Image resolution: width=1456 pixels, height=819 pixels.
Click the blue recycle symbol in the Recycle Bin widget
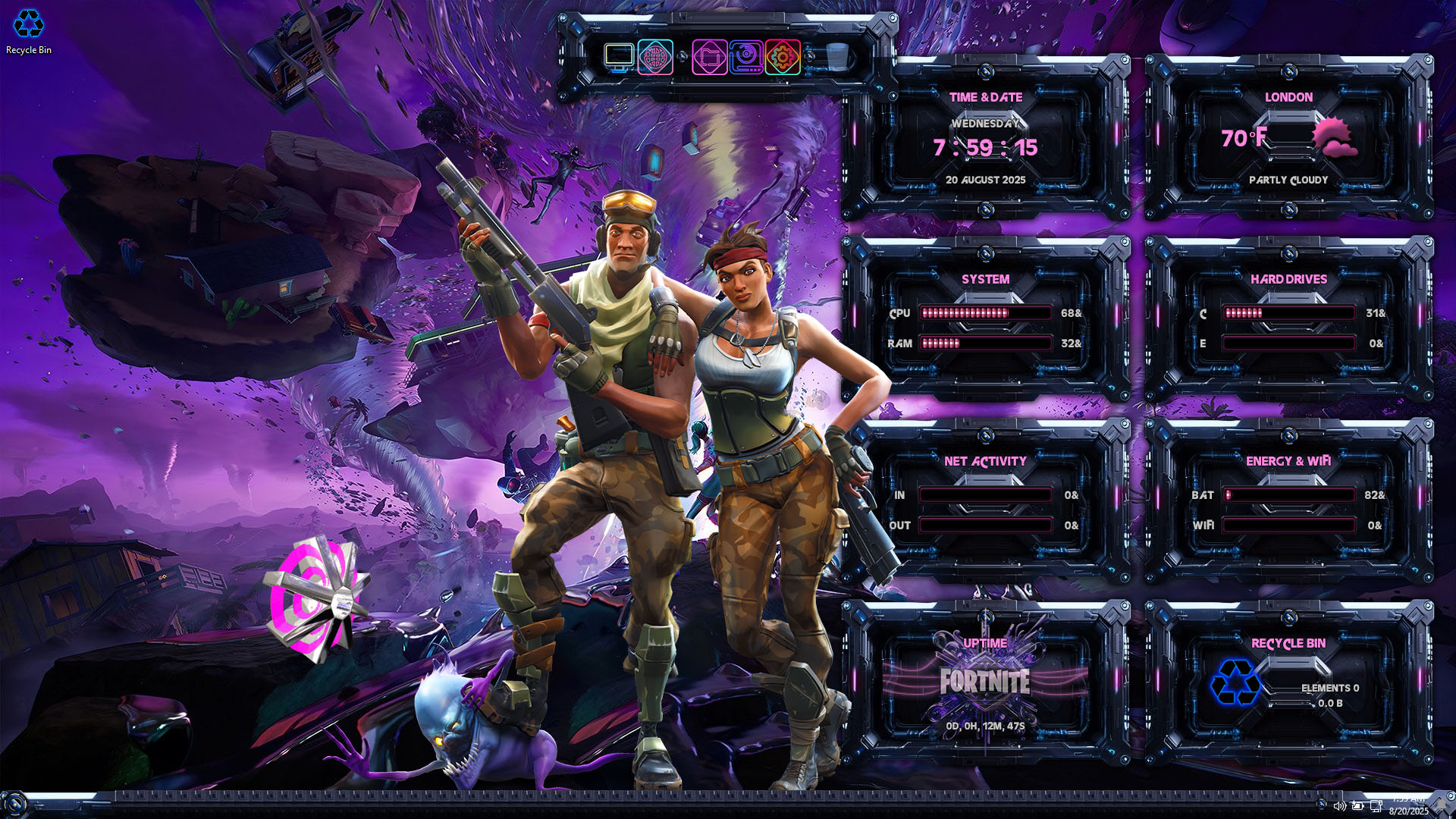pyautogui.click(x=1235, y=682)
